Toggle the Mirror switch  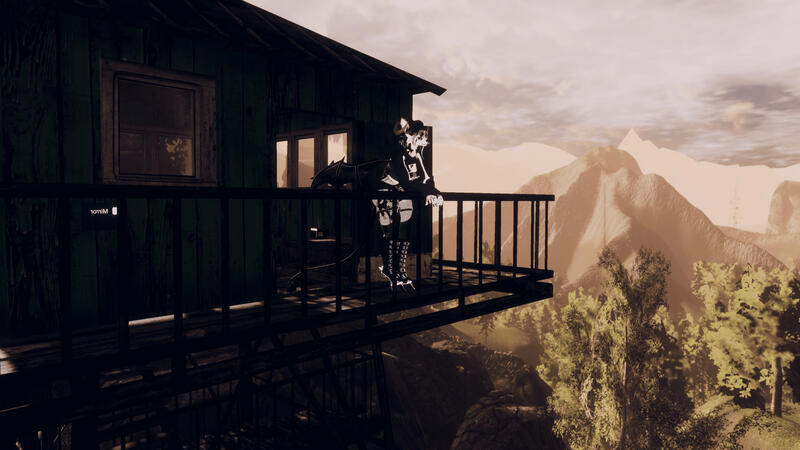[x=114, y=211]
